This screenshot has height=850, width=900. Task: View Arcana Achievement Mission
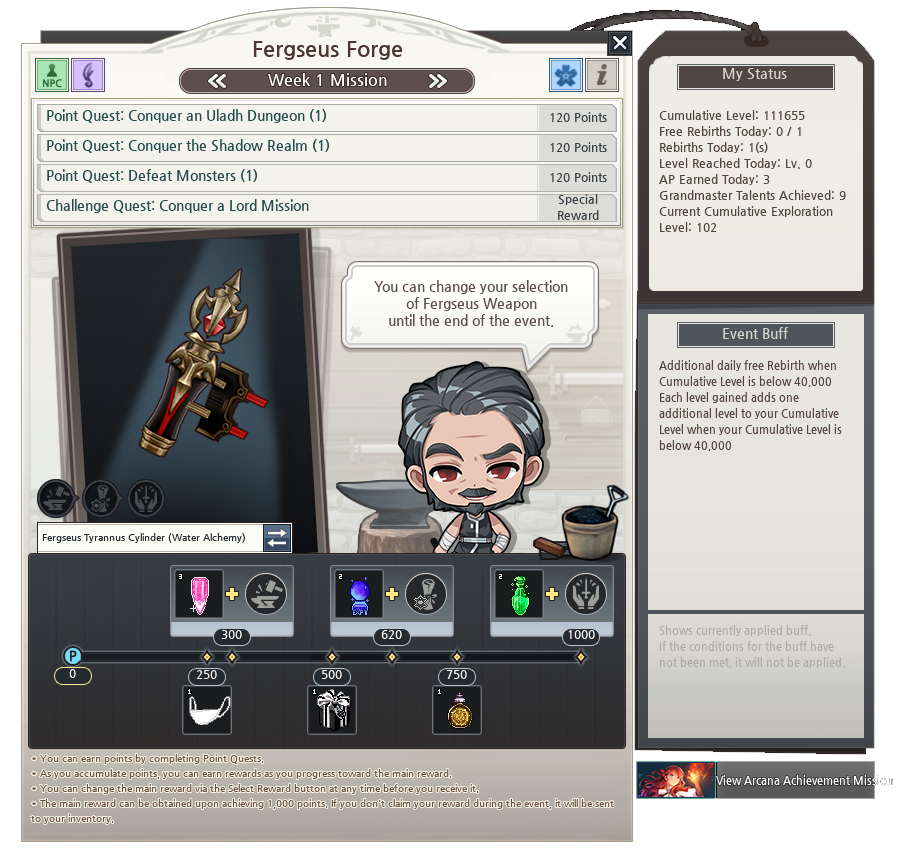[755, 780]
